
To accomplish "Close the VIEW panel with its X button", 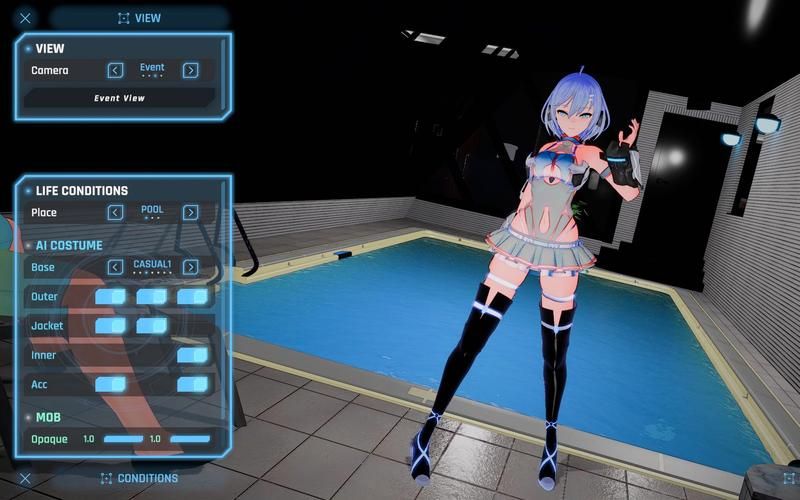I will click(25, 18).
